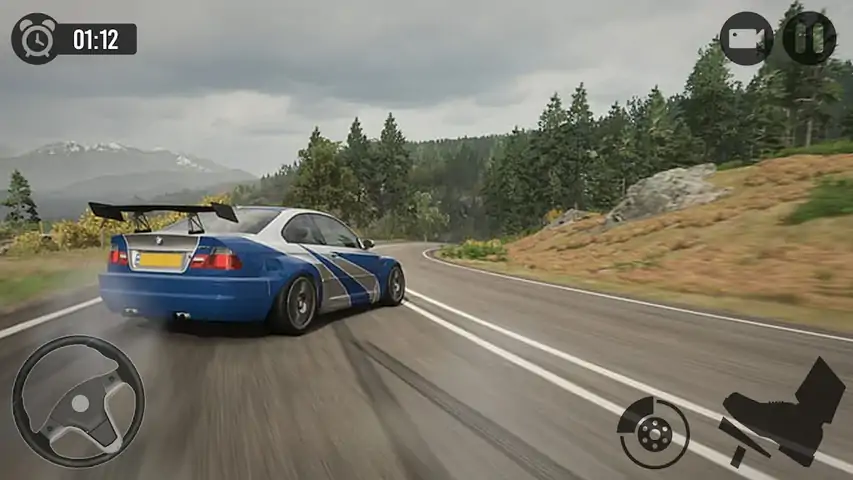Tap the accelerator pedal with boot
Image resolution: width=853 pixels, height=480 pixels.
[x=783, y=413]
